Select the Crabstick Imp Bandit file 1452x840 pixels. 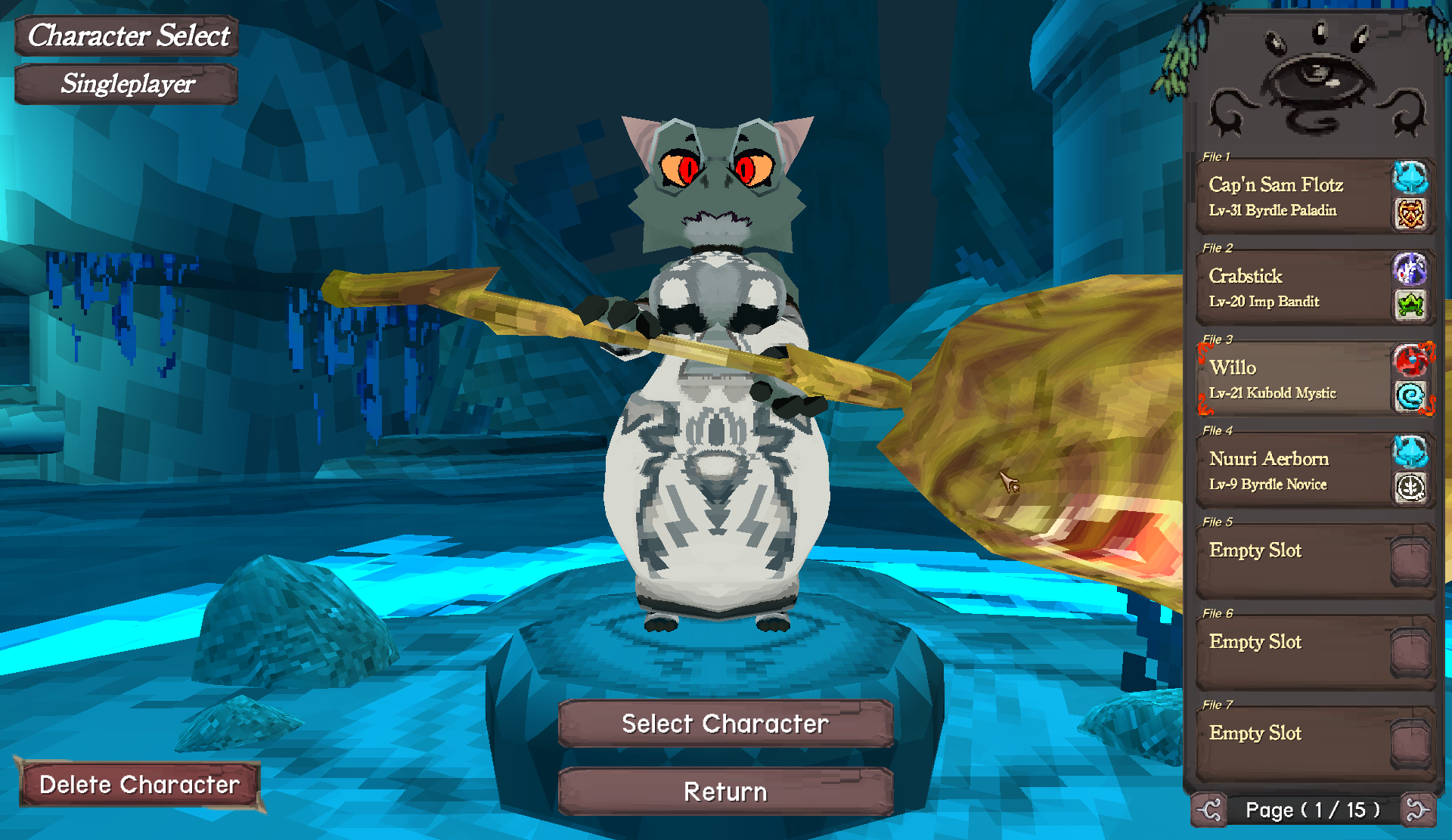(1295, 287)
